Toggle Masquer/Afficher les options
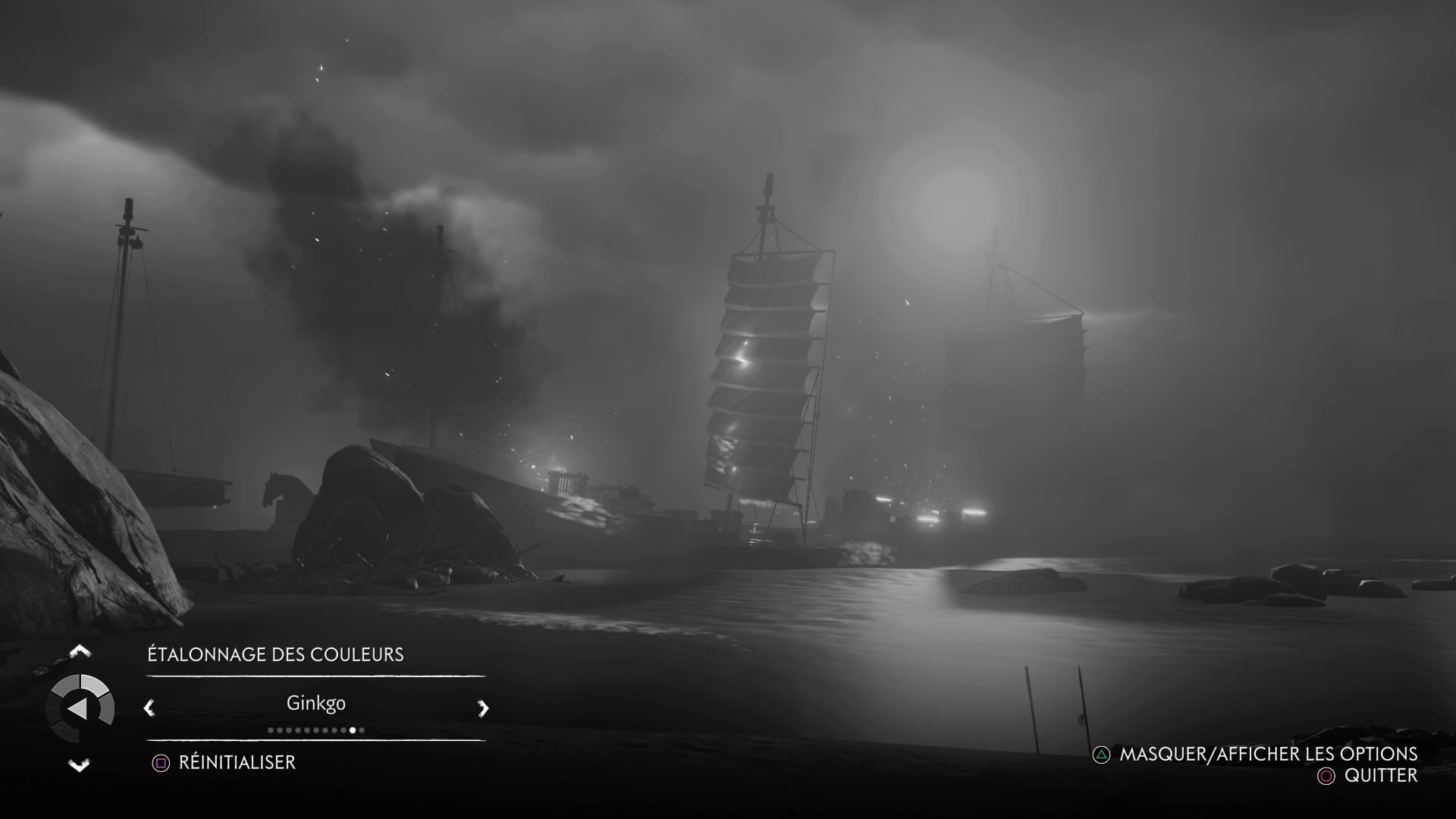This screenshot has height=819, width=1456. coord(1256,754)
